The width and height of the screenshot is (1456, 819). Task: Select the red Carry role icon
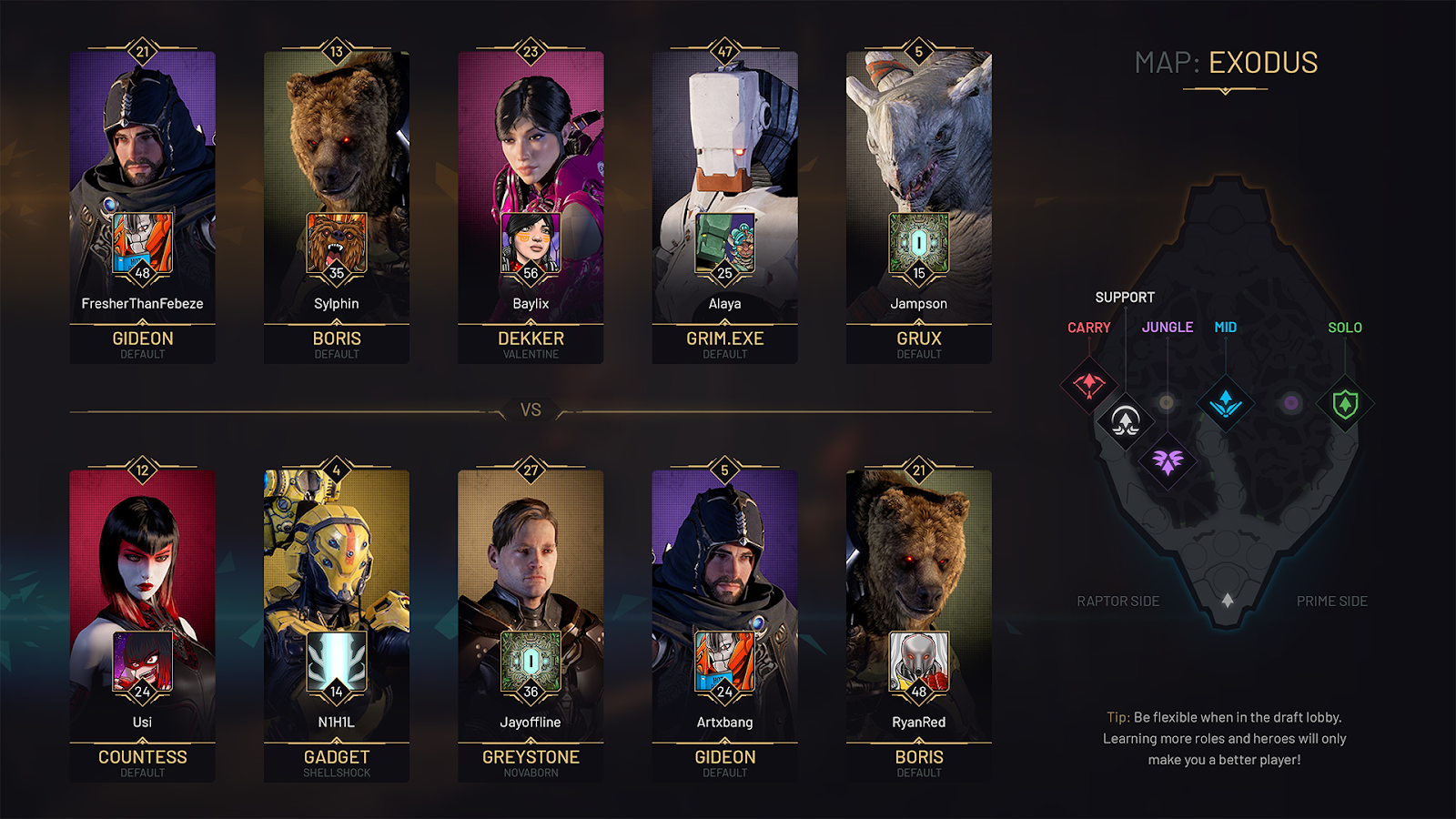click(1089, 385)
